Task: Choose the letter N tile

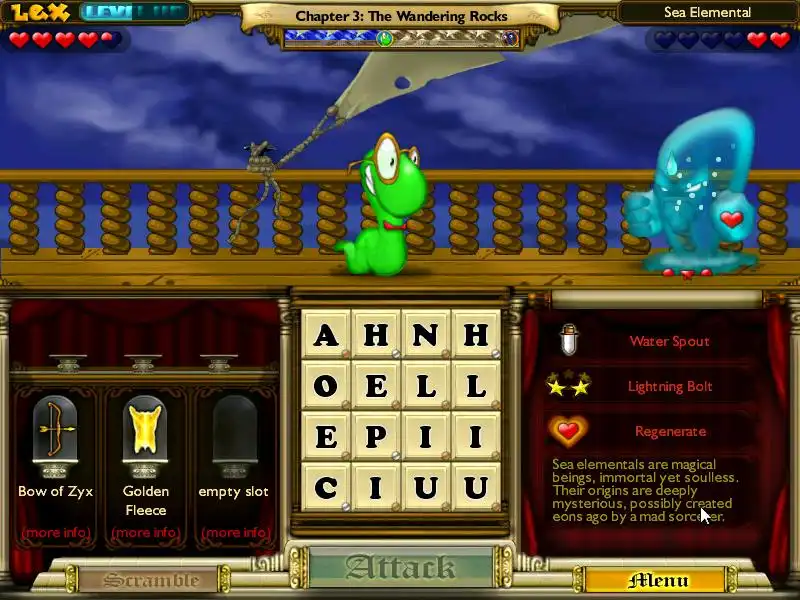Action: (426, 335)
